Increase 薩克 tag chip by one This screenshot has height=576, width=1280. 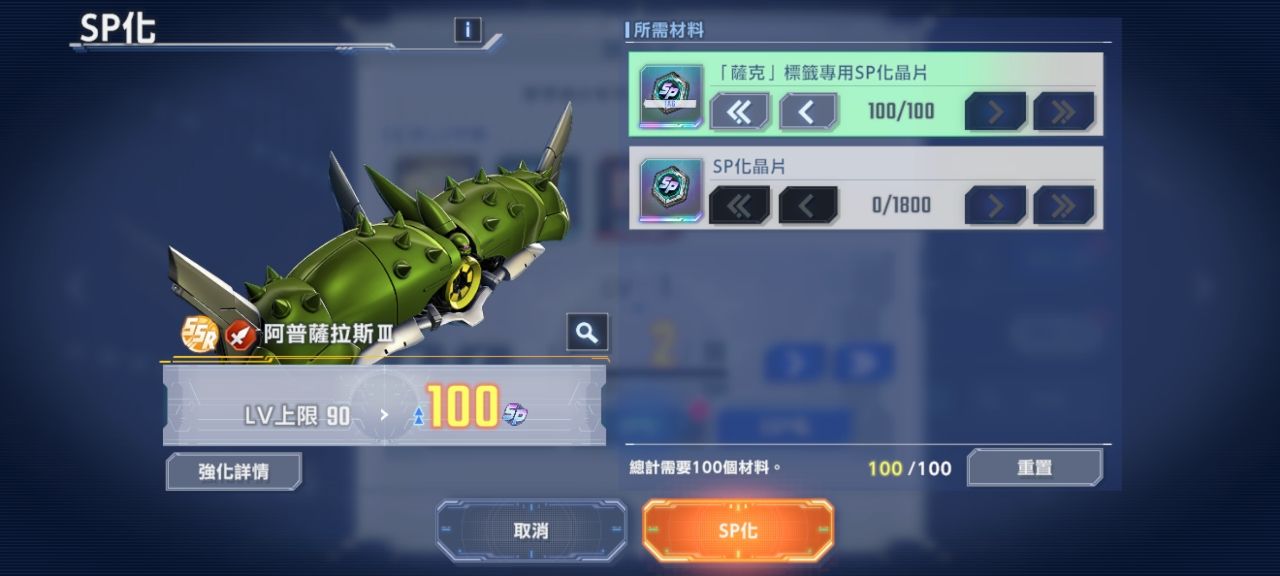995,111
